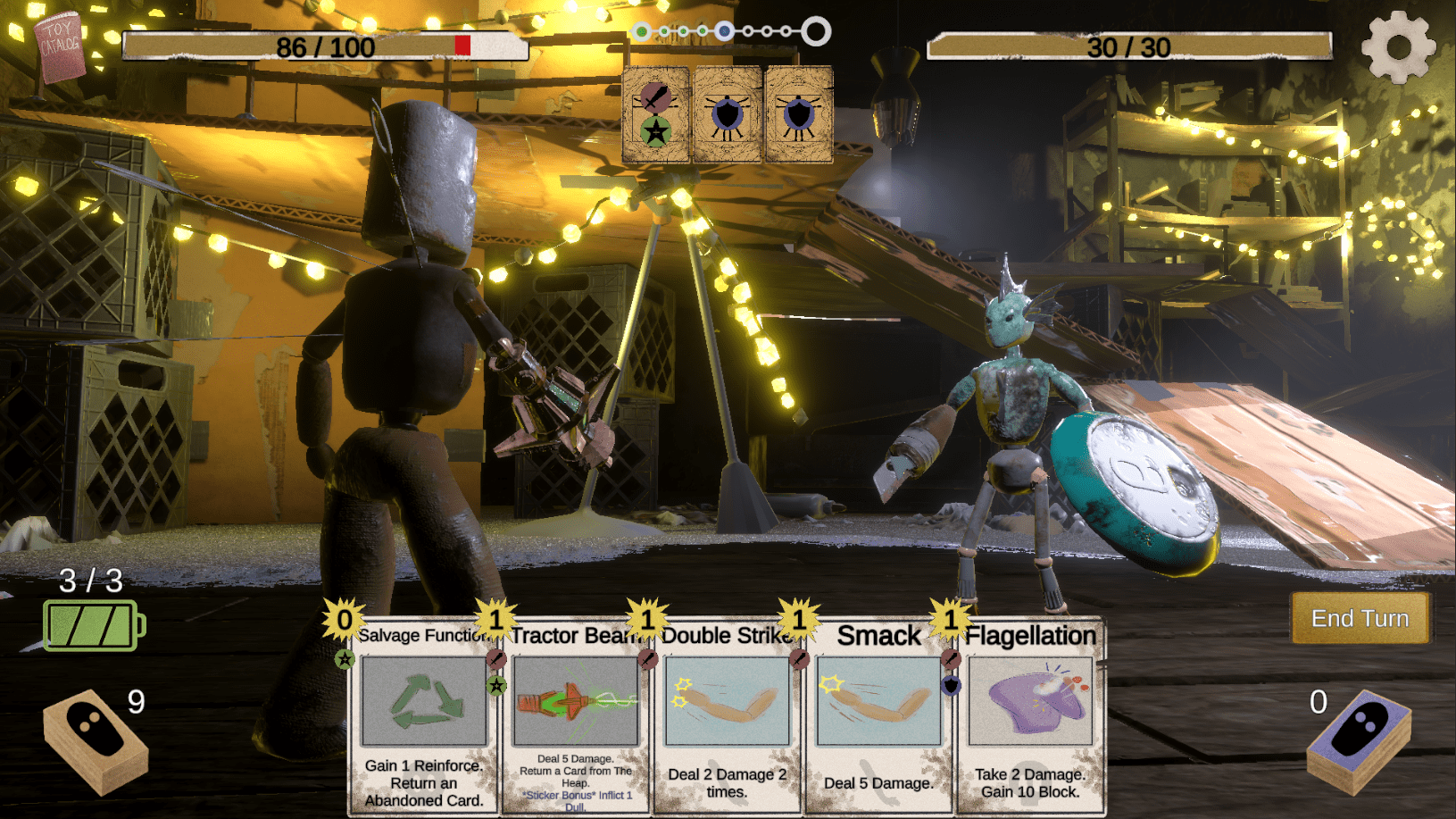
Task: View the discard heap pile
Action: [x=1359, y=741]
